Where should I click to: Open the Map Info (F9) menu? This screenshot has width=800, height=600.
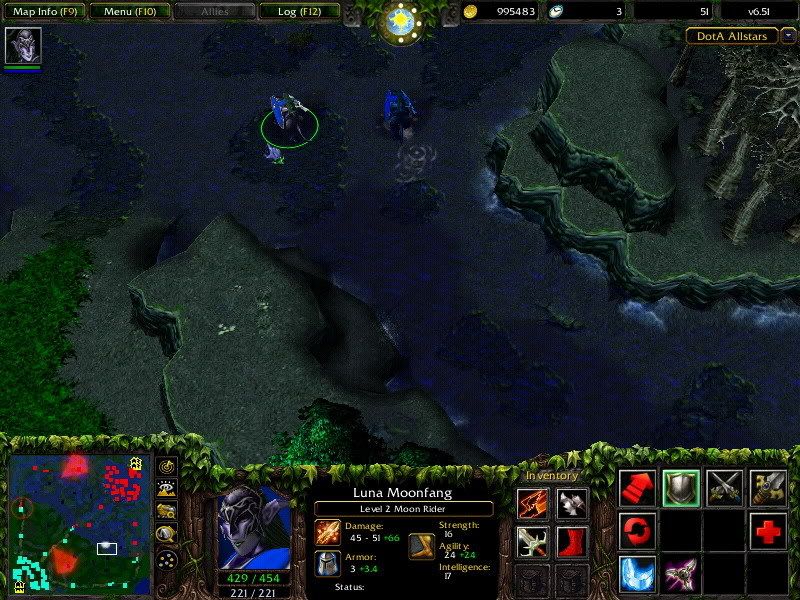45,12
